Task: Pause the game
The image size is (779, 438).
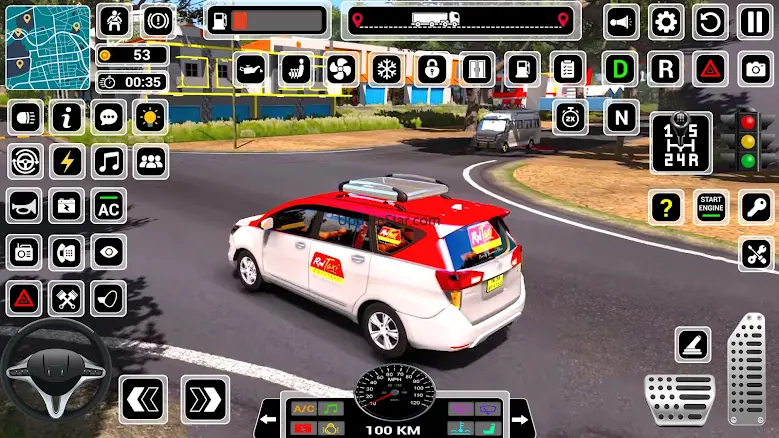Action: click(755, 21)
